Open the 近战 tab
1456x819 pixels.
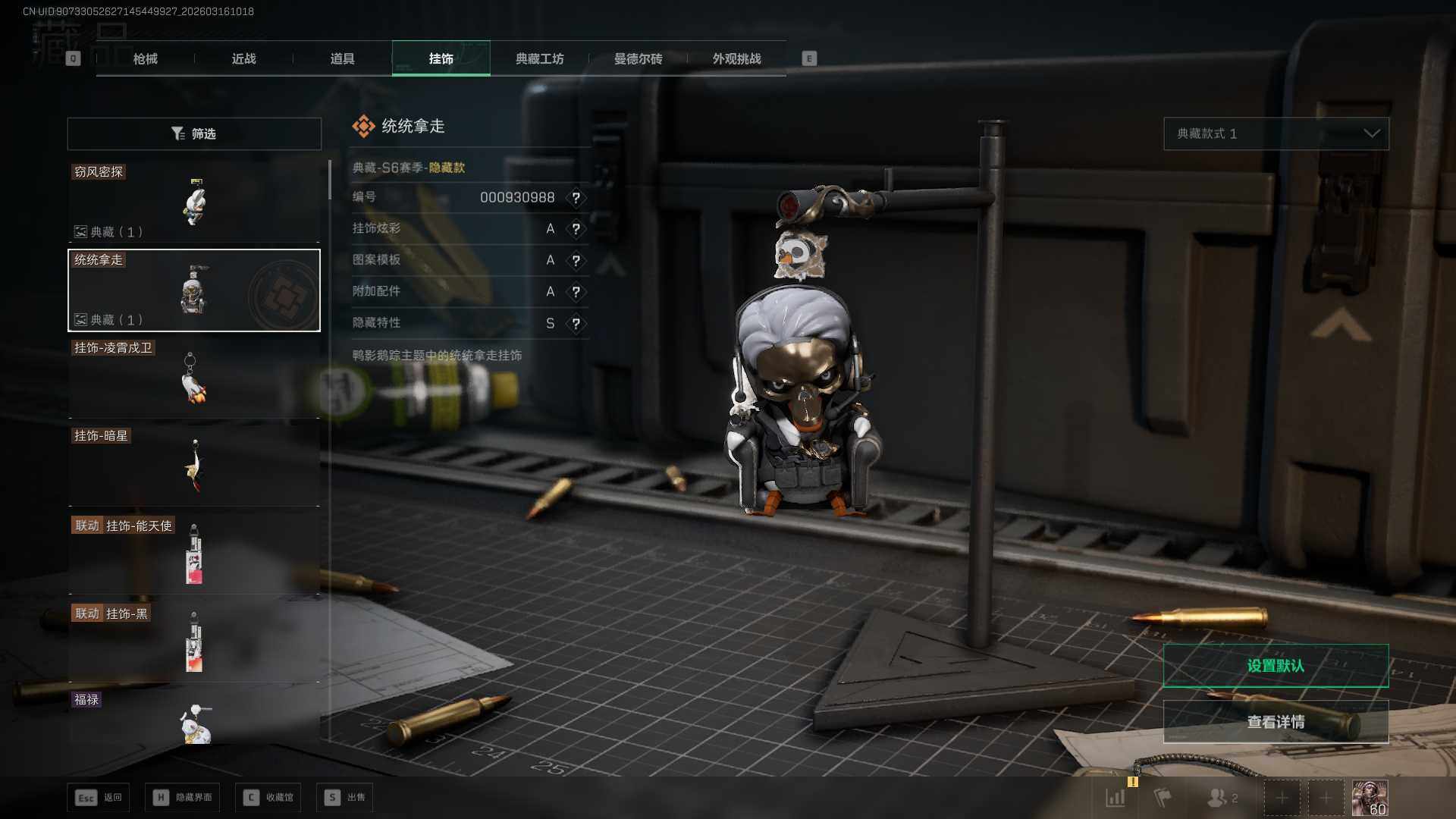tap(243, 58)
